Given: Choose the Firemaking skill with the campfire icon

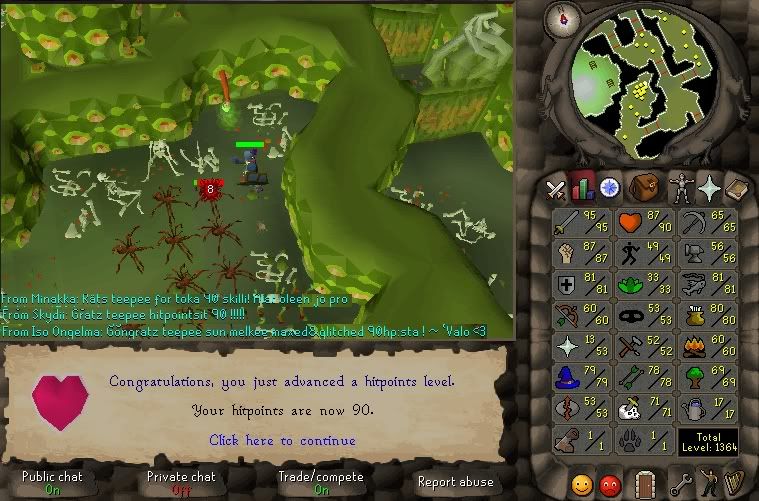Looking at the screenshot, I should pyautogui.click(x=709, y=347).
